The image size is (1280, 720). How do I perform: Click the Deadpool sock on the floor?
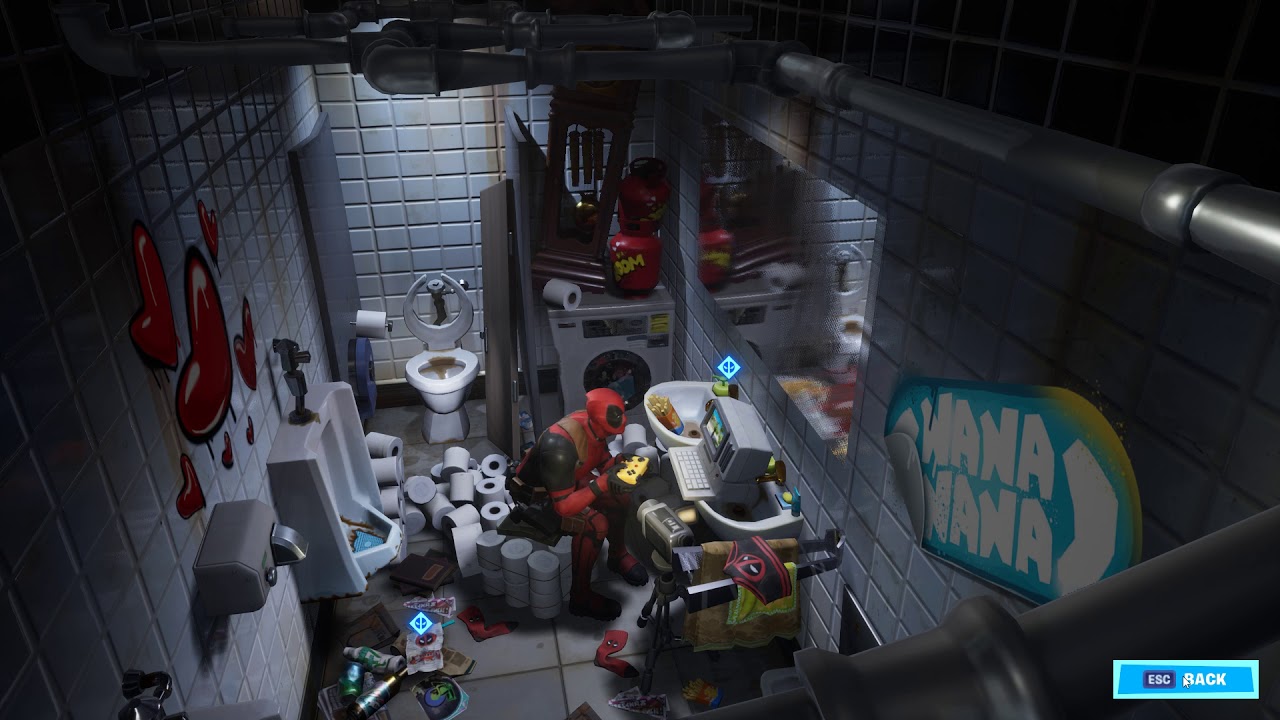coord(613,651)
